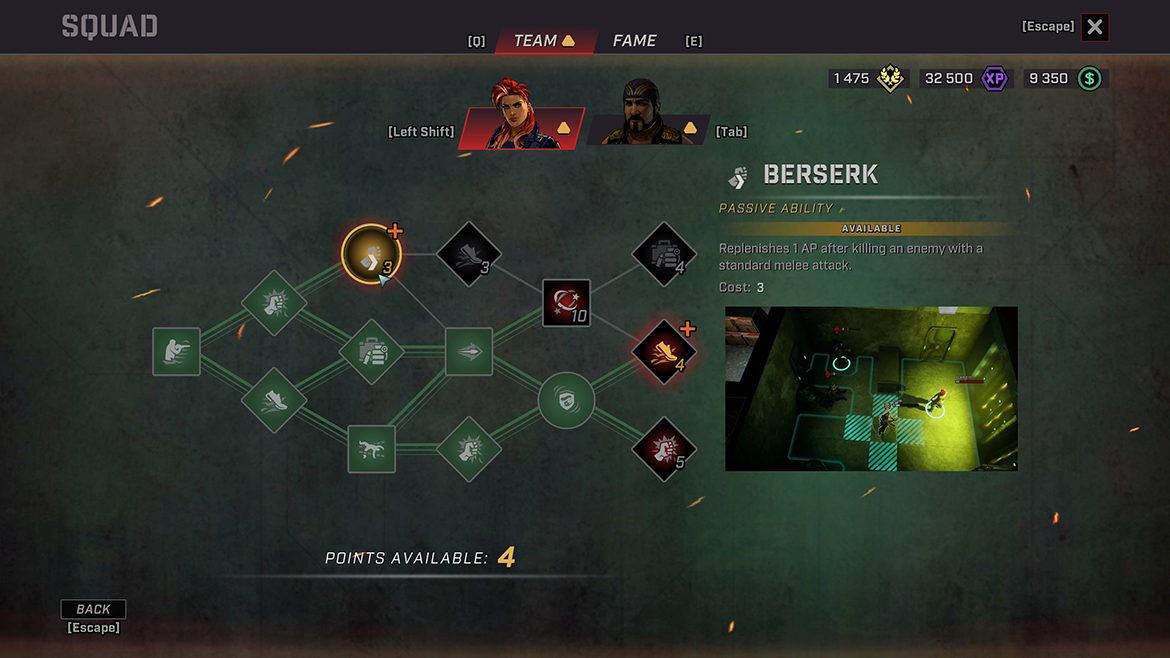The height and width of the screenshot is (658, 1170).
Task: Choose the glowing red shoe skill costing 4
Action: pos(664,352)
